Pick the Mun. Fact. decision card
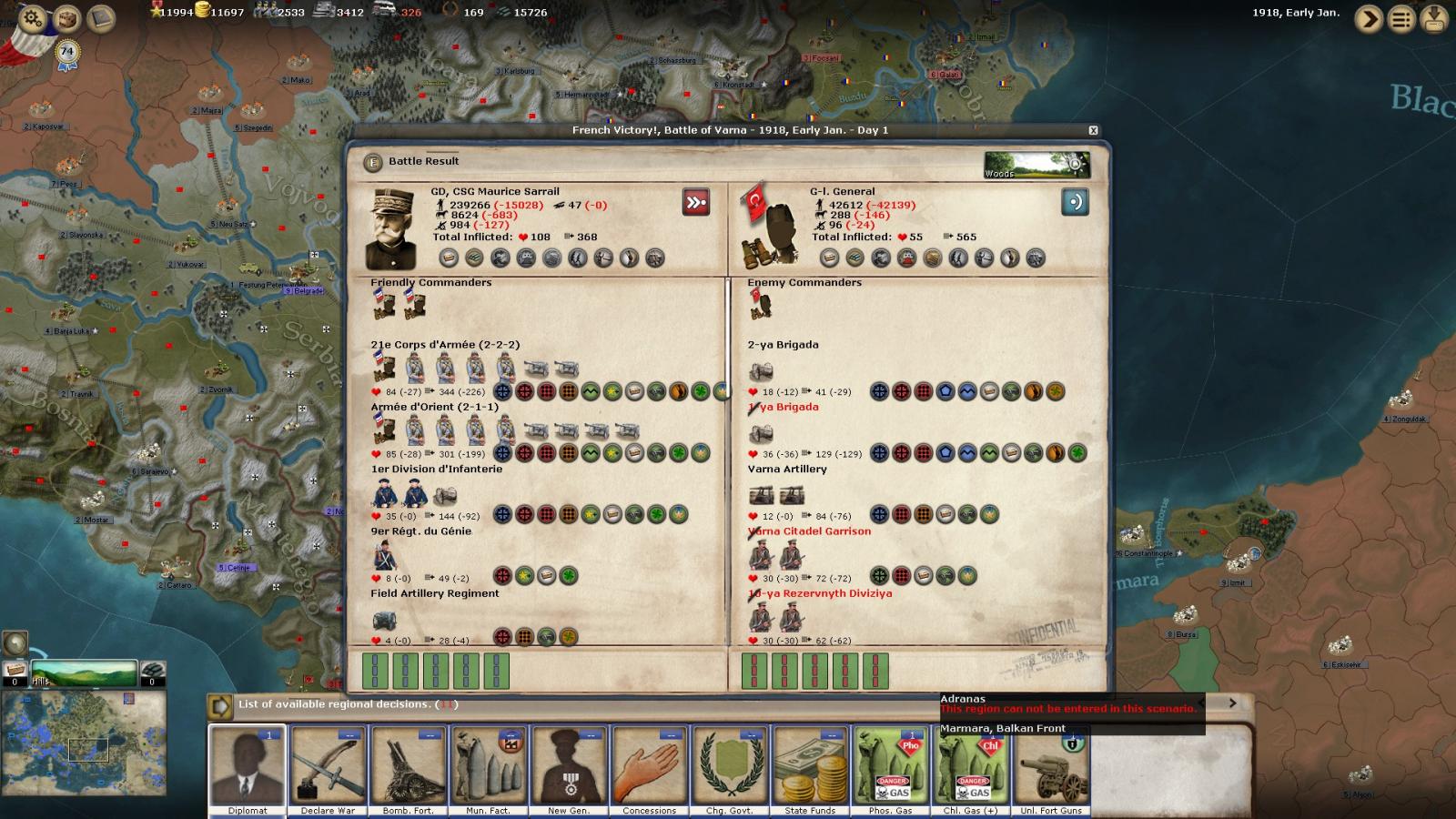Image resolution: width=1456 pixels, height=819 pixels. click(488, 766)
